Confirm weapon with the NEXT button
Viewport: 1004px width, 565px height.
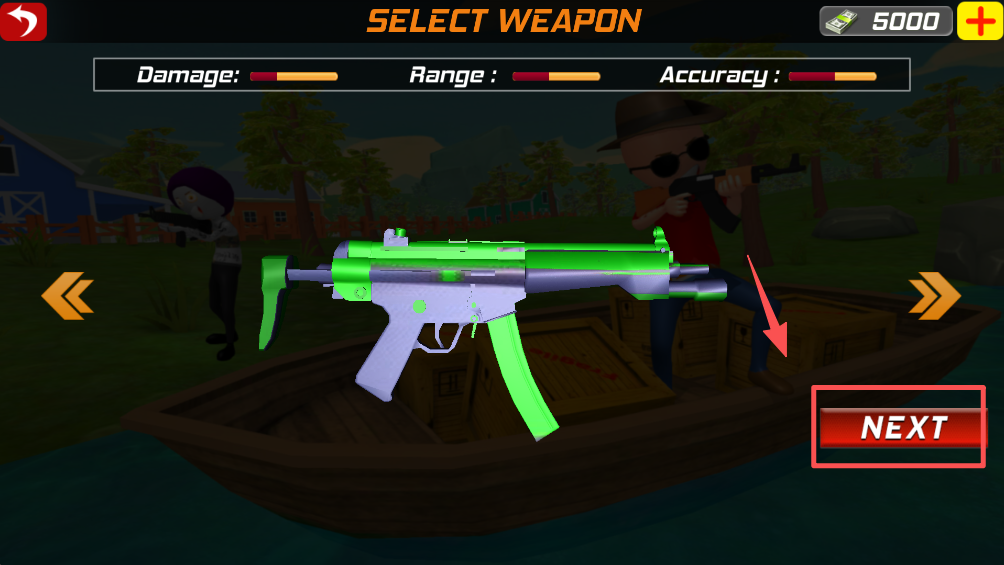[902, 428]
